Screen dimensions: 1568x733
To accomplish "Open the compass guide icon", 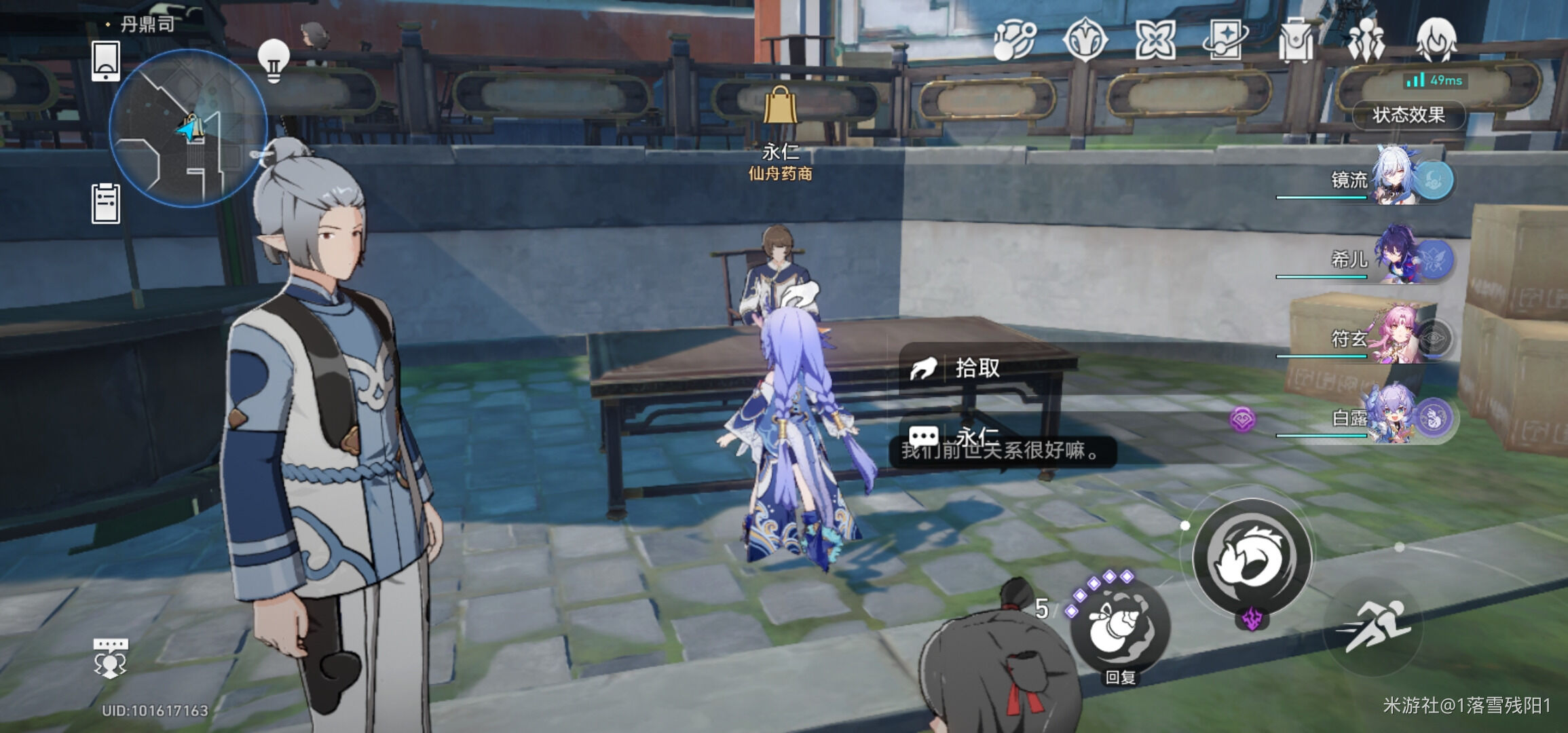I will point(1085,39).
